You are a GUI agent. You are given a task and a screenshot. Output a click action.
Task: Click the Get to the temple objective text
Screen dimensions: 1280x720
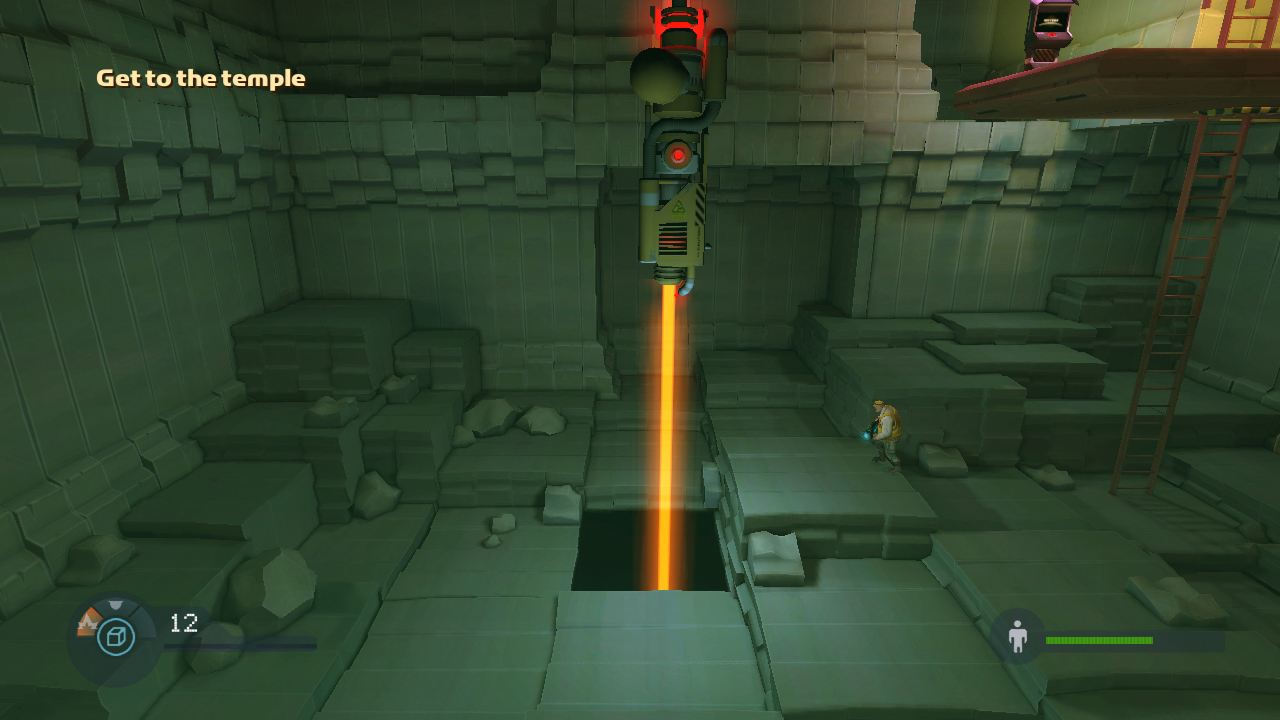click(x=200, y=77)
